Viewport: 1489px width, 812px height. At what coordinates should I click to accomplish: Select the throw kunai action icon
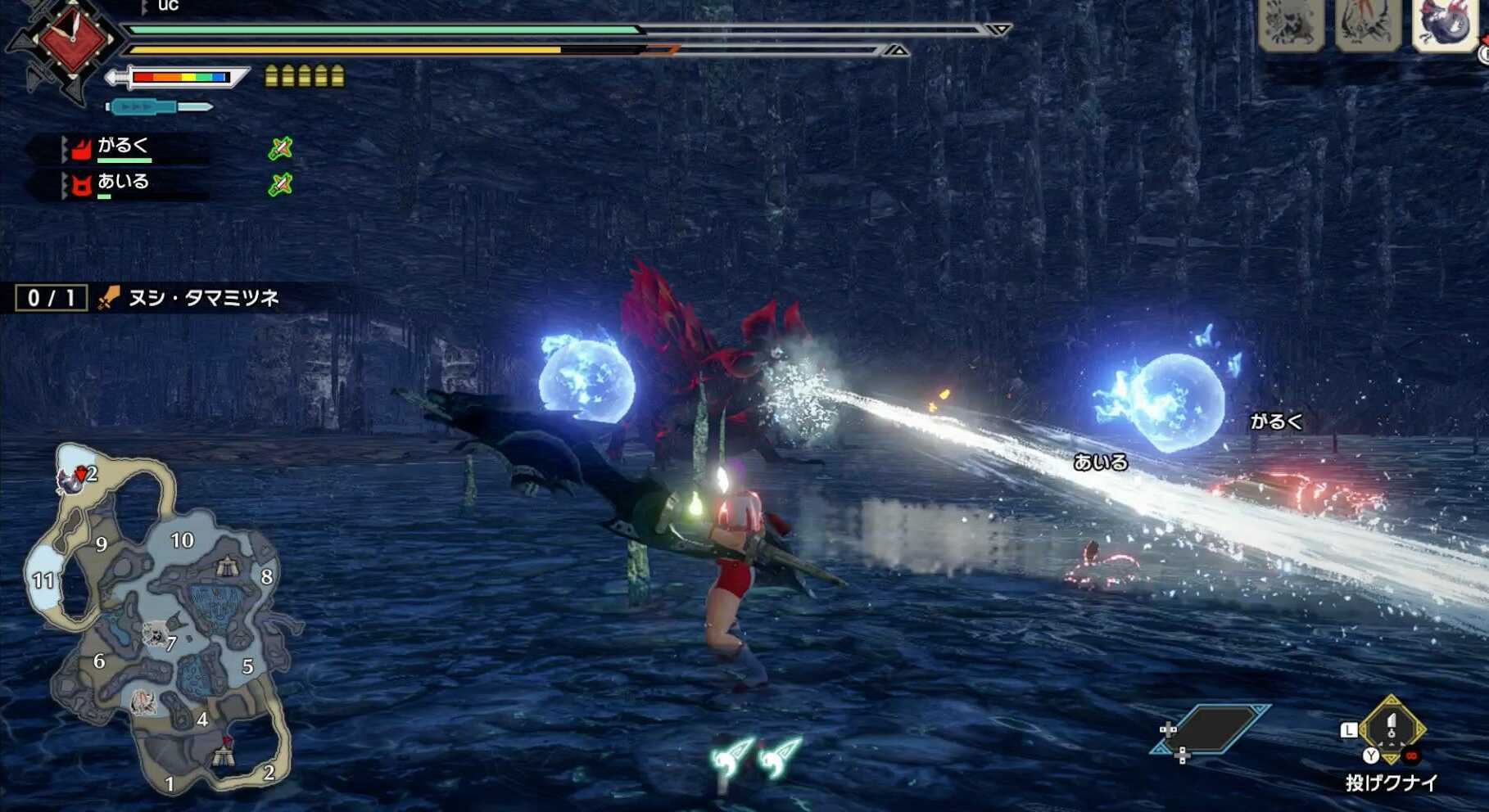pos(1392,729)
